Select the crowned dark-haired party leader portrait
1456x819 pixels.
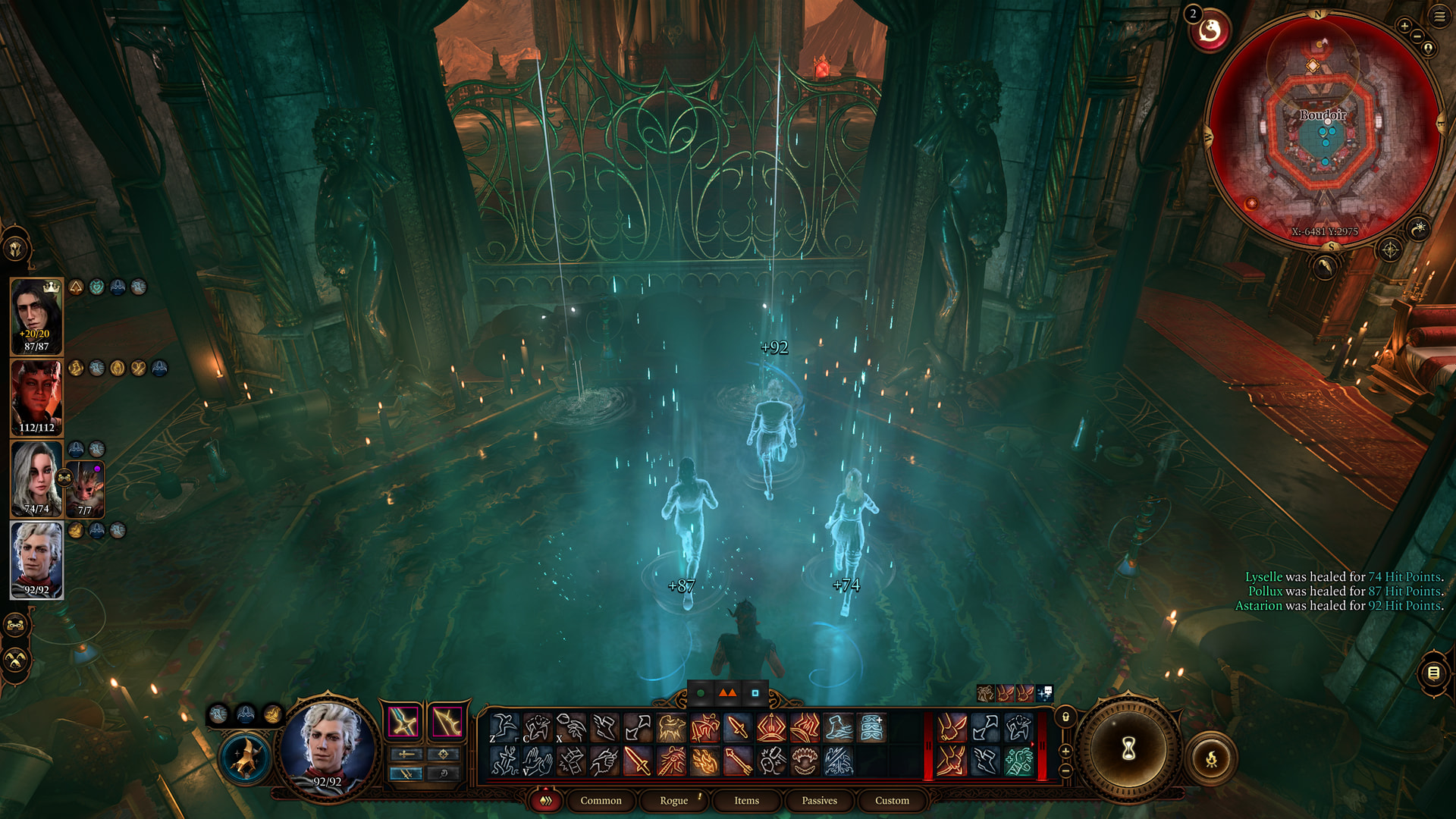(x=36, y=315)
